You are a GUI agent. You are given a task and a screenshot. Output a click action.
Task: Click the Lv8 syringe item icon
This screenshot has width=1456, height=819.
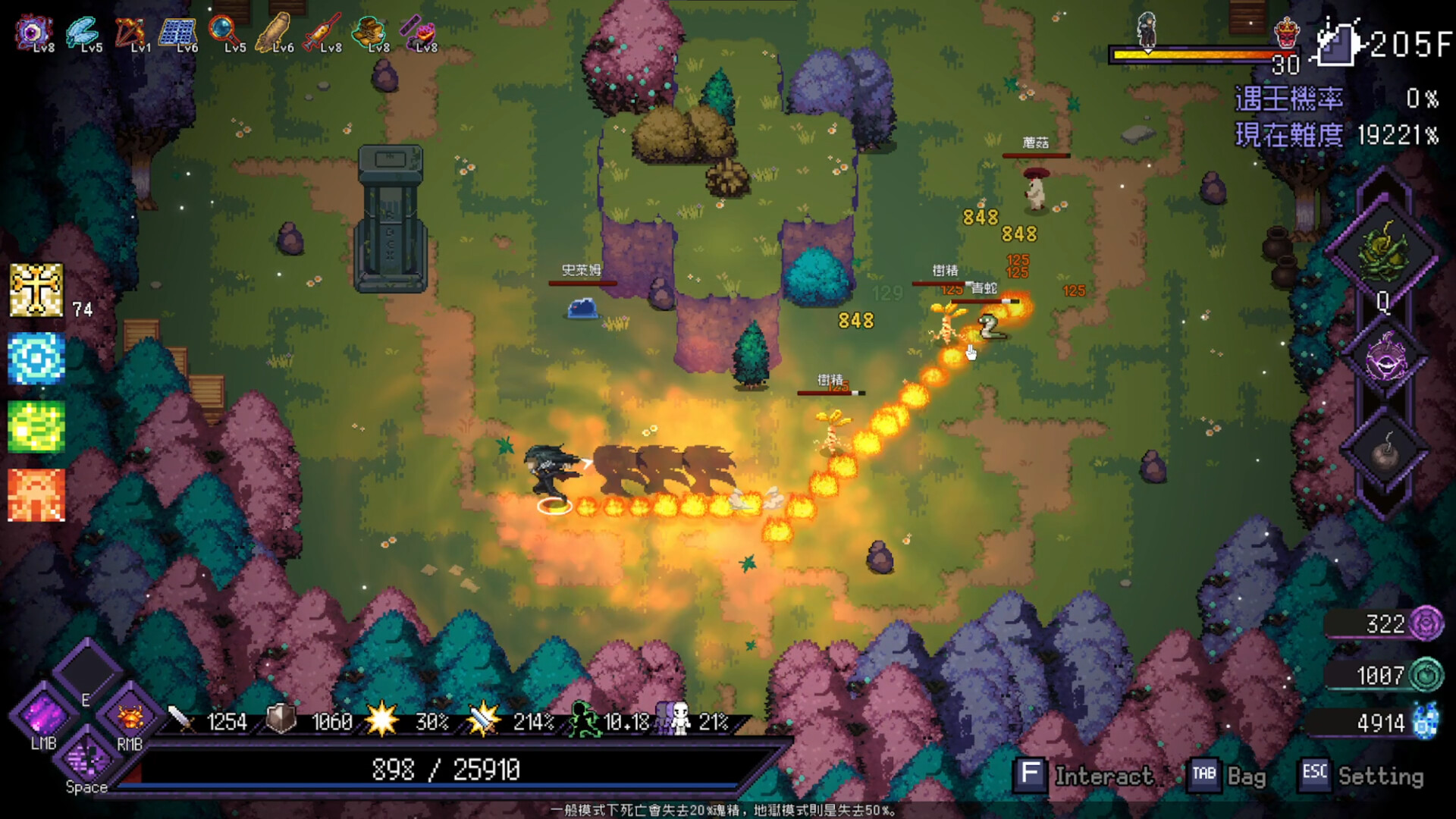click(325, 30)
